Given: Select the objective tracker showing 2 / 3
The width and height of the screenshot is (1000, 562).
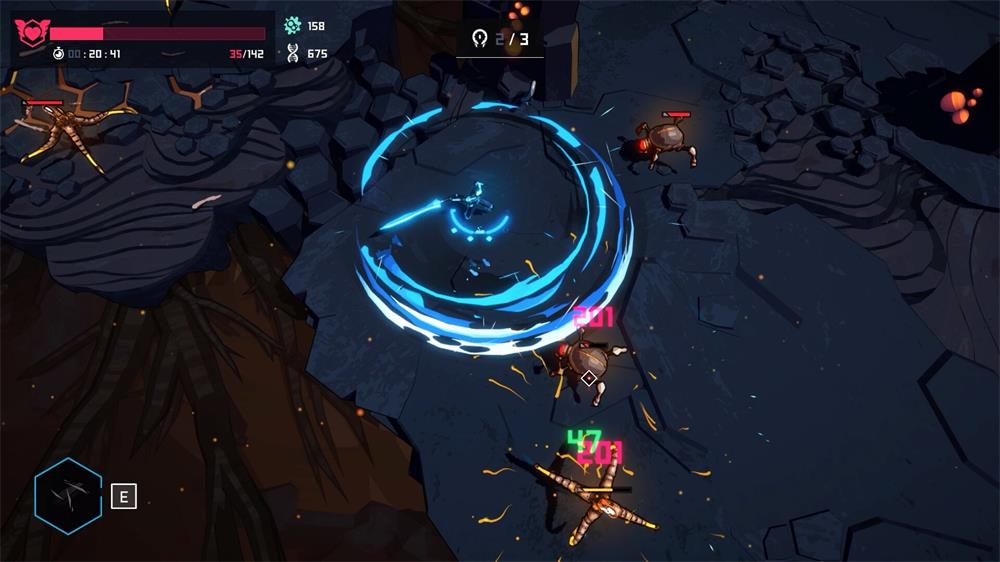Looking at the screenshot, I should click(x=500, y=39).
